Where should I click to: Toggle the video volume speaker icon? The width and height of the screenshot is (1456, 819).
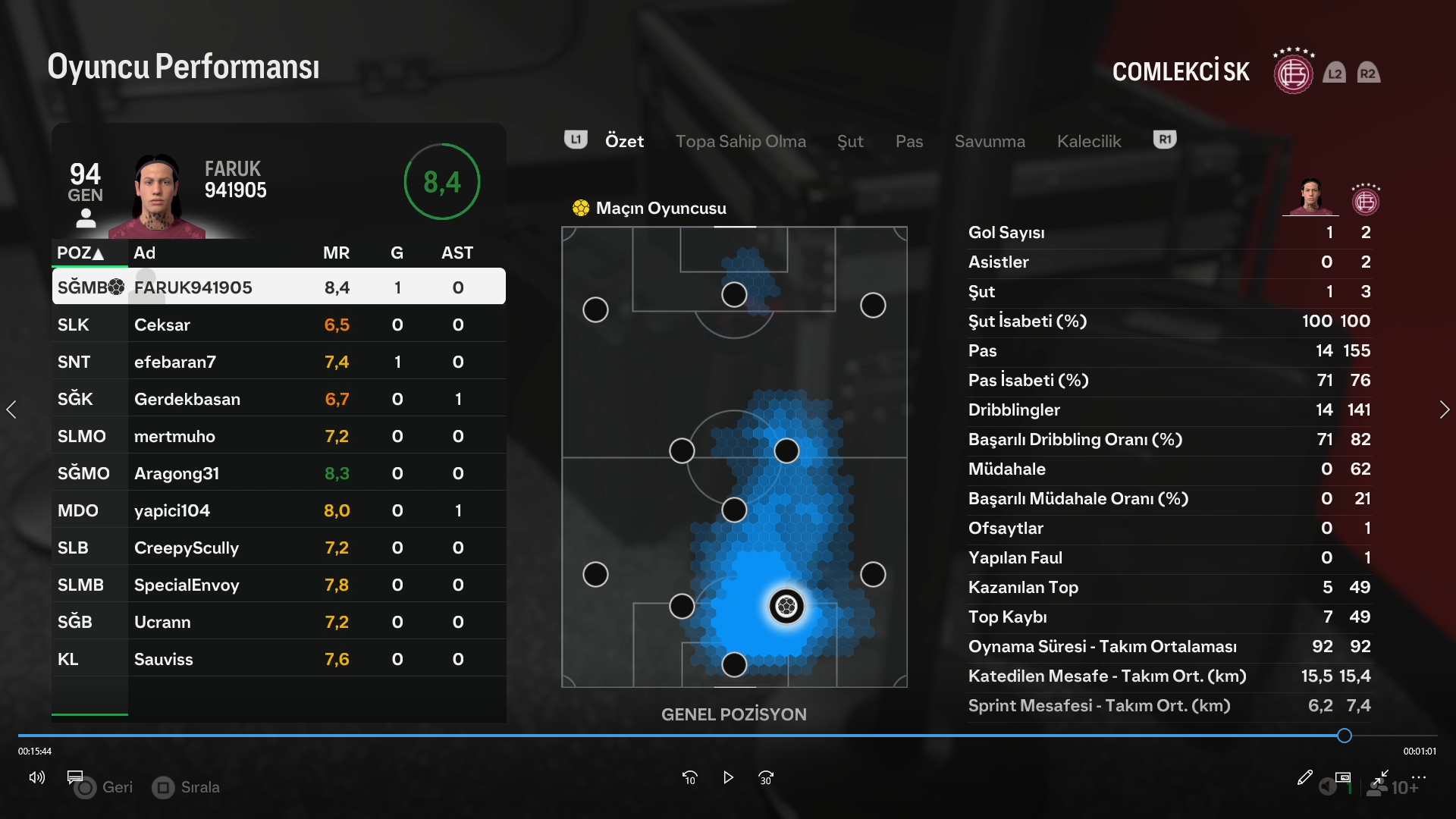pos(36,777)
